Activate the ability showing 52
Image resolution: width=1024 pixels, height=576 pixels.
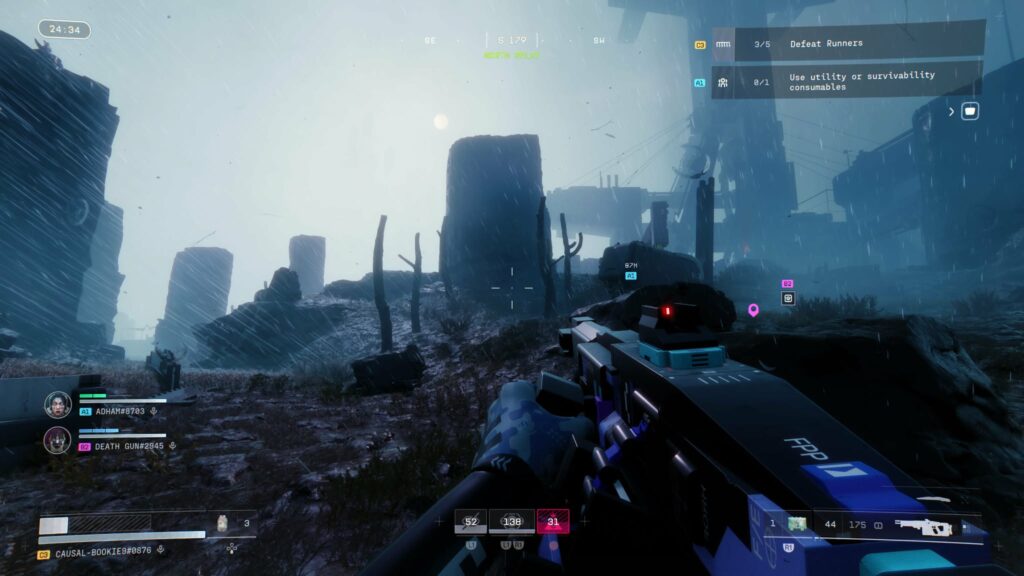pyautogui.click(x=470, y=521)
